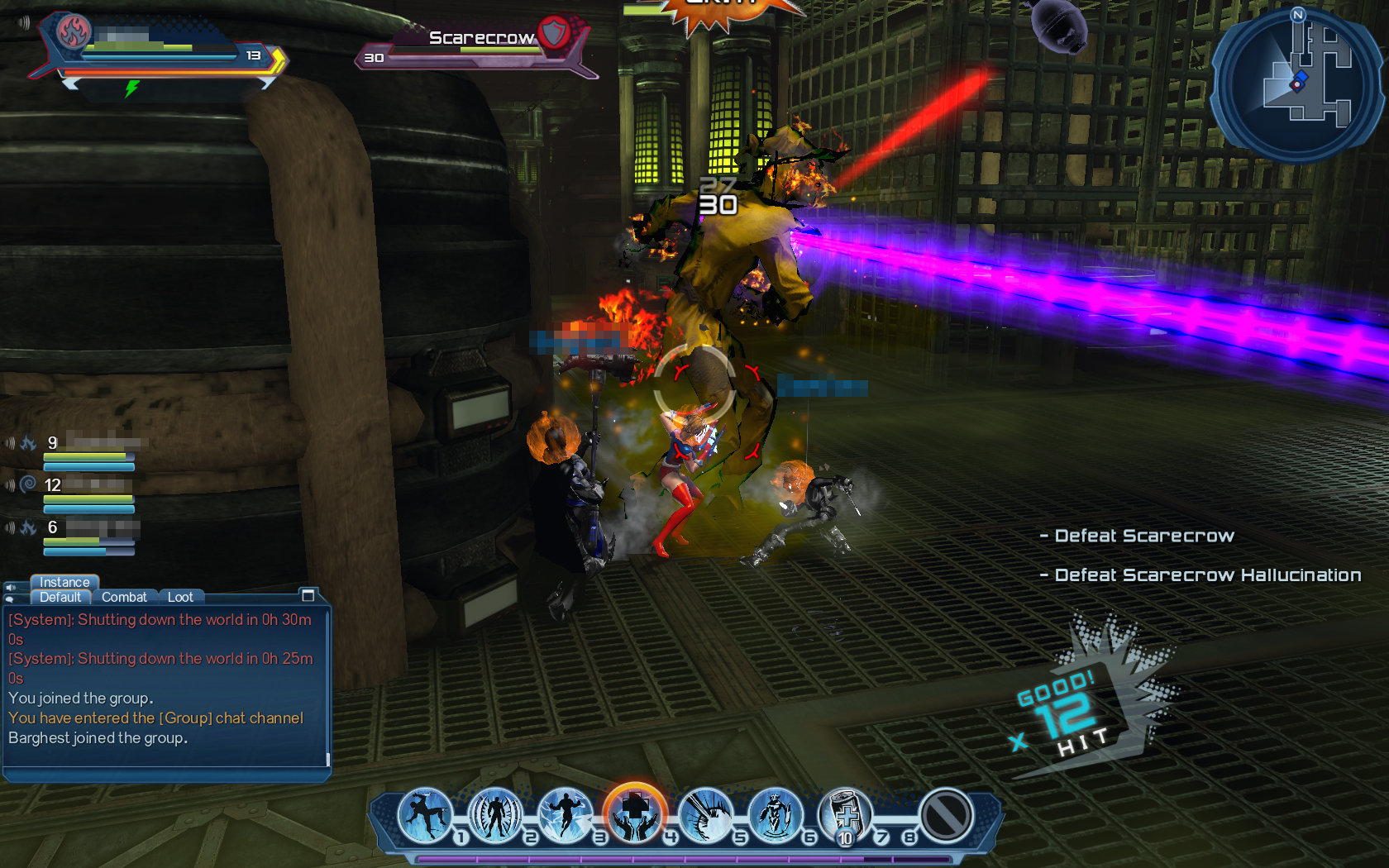Trigger the lightning-charged figure ability
The image size is (1389, 868).
click(566, 816)
